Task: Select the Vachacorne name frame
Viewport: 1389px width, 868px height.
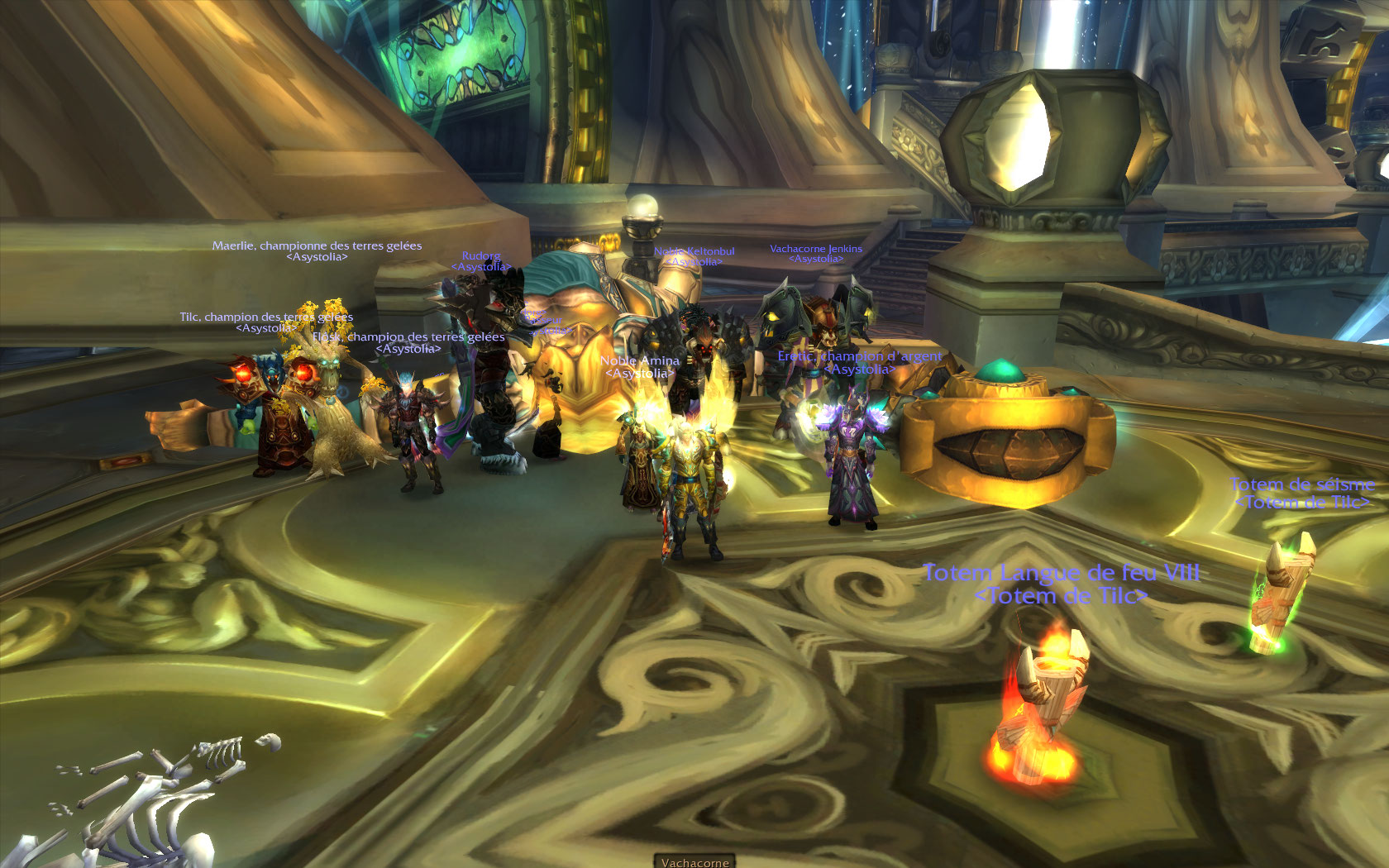Action: [x=694, y=861]
